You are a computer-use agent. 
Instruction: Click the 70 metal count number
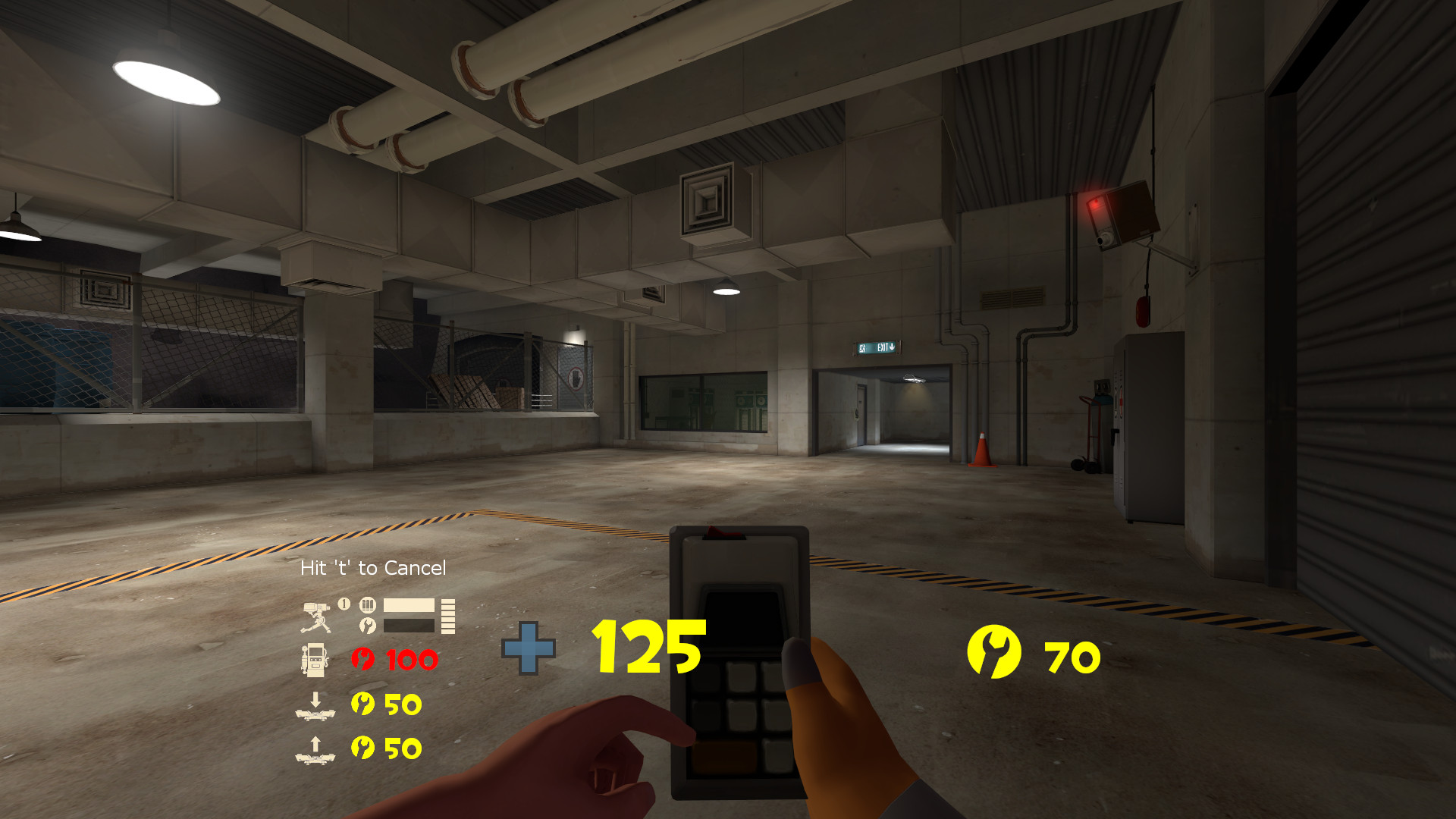[x=1071, y=657]
